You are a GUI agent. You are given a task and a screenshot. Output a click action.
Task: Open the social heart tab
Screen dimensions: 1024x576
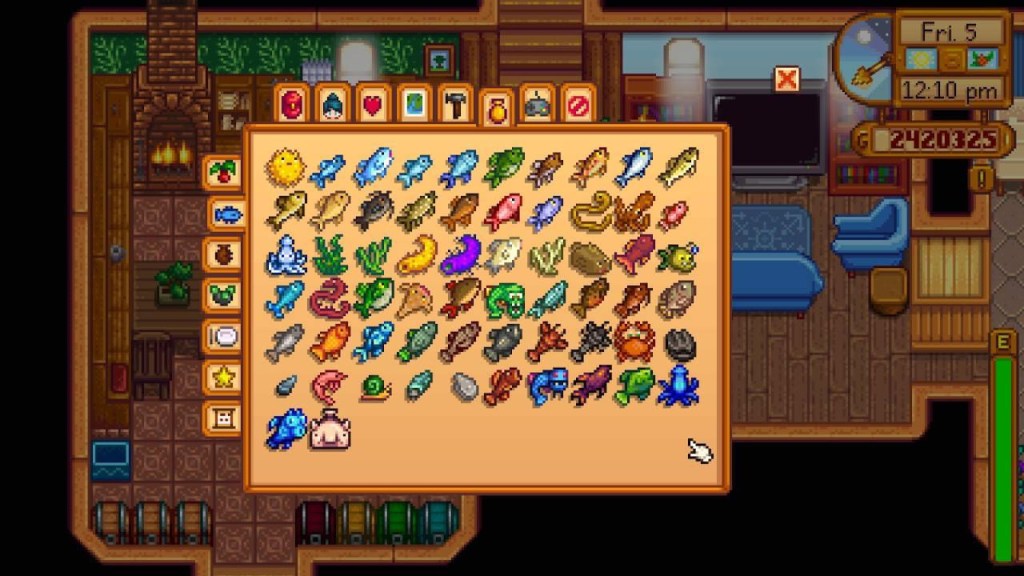pyautogui.click(x=372, y=104)
